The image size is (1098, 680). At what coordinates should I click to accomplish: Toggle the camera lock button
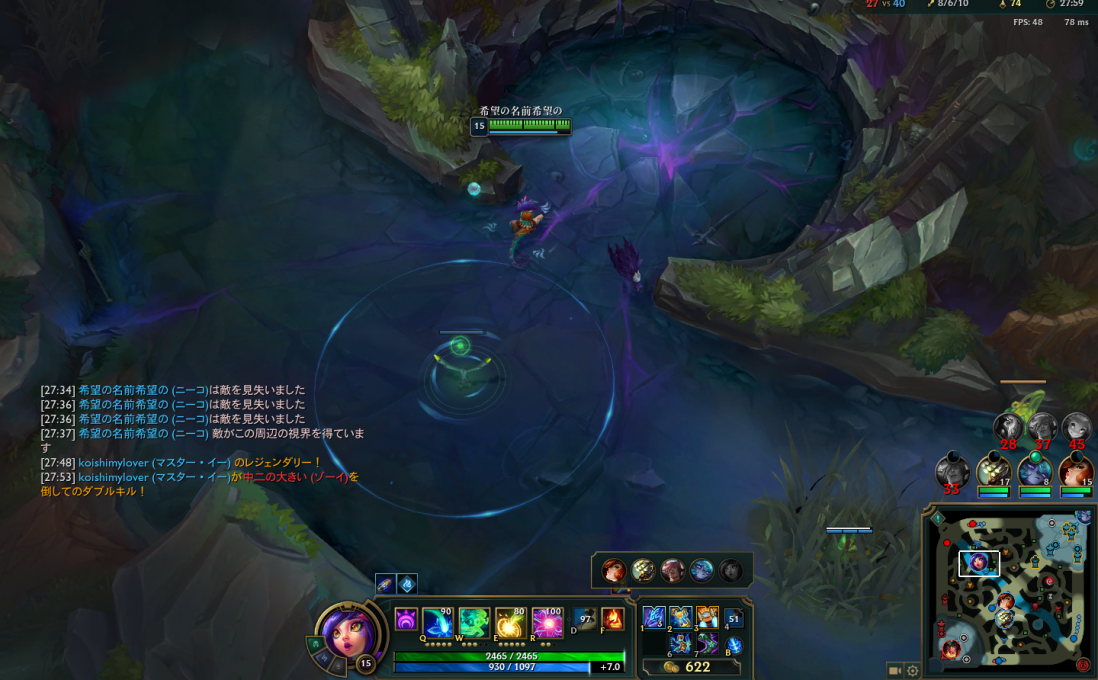[895, 671]
